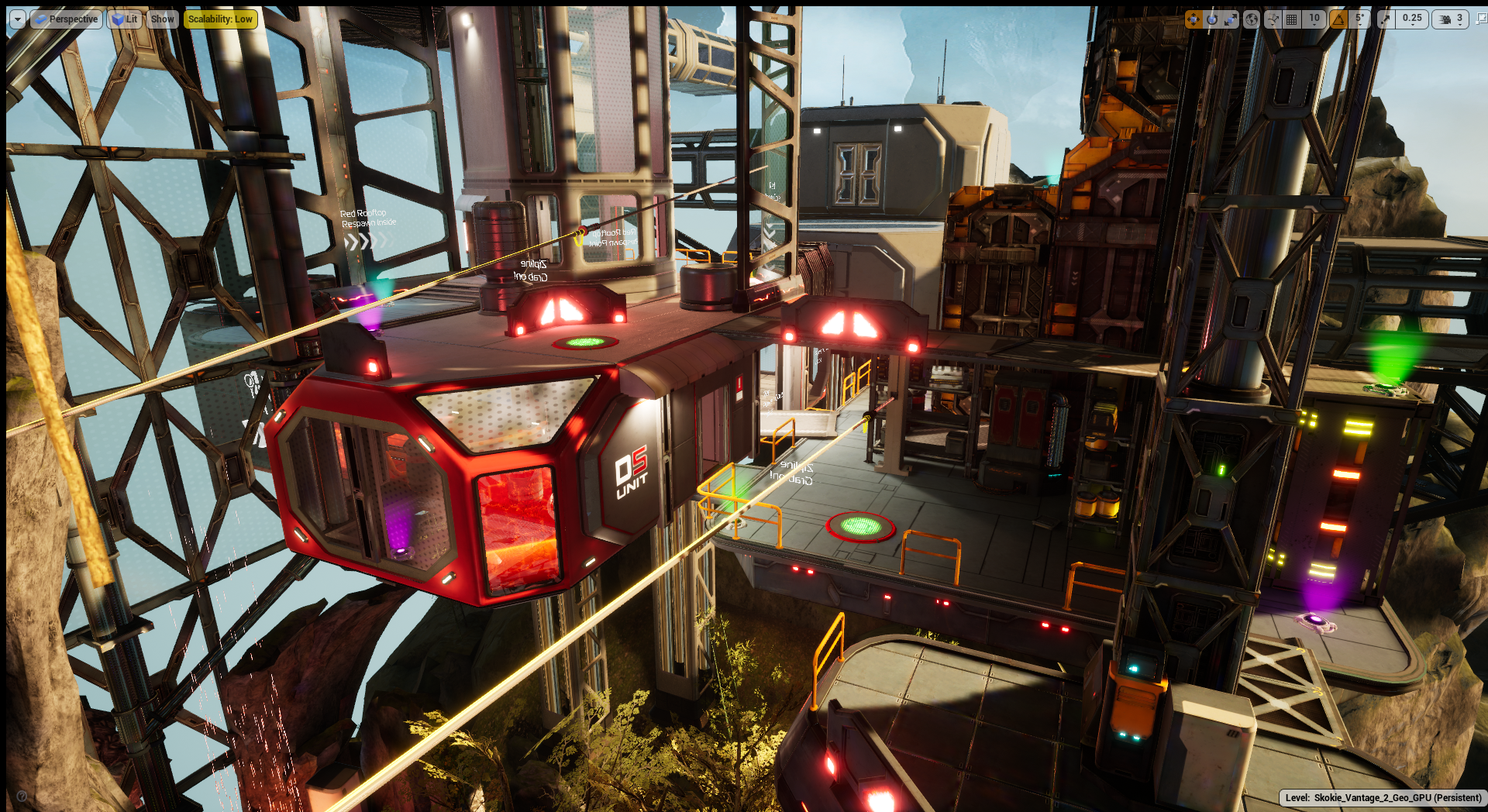The image size is (1488, 812).
Task: Open the Perspective view mode menu
Action: click(x=66, y=19)
